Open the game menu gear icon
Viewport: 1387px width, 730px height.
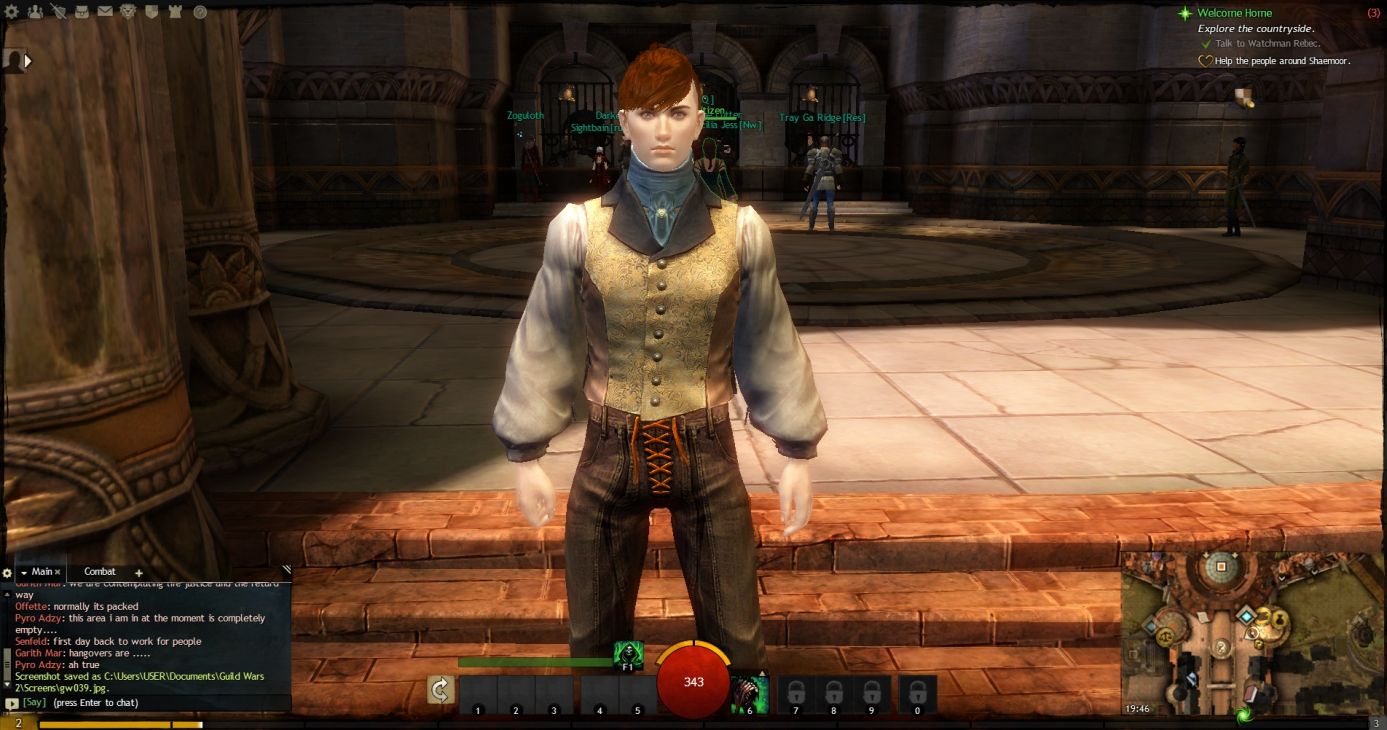pyautogui.click(x=13, y=12)
